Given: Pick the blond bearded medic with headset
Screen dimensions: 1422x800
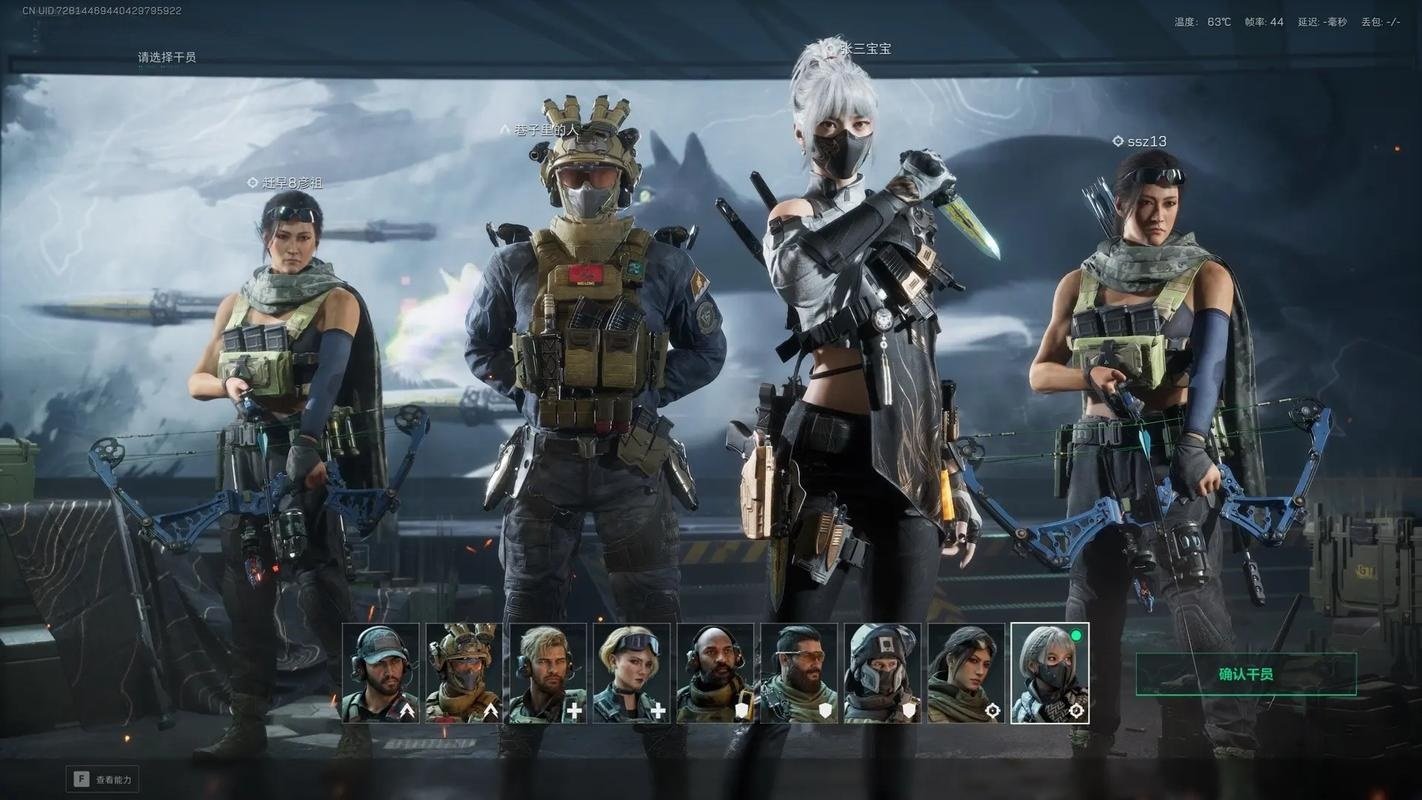Looking at the screenshot, I should pos(548,673).
